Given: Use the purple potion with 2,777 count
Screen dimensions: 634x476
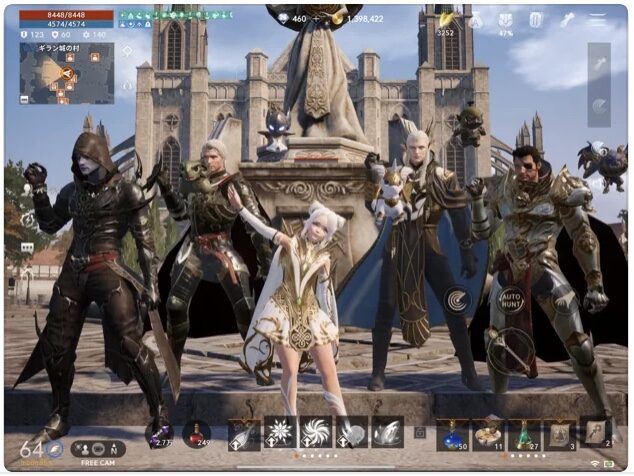Looking at the screenshot, I should pyautogui.click(x=160, y=433).
